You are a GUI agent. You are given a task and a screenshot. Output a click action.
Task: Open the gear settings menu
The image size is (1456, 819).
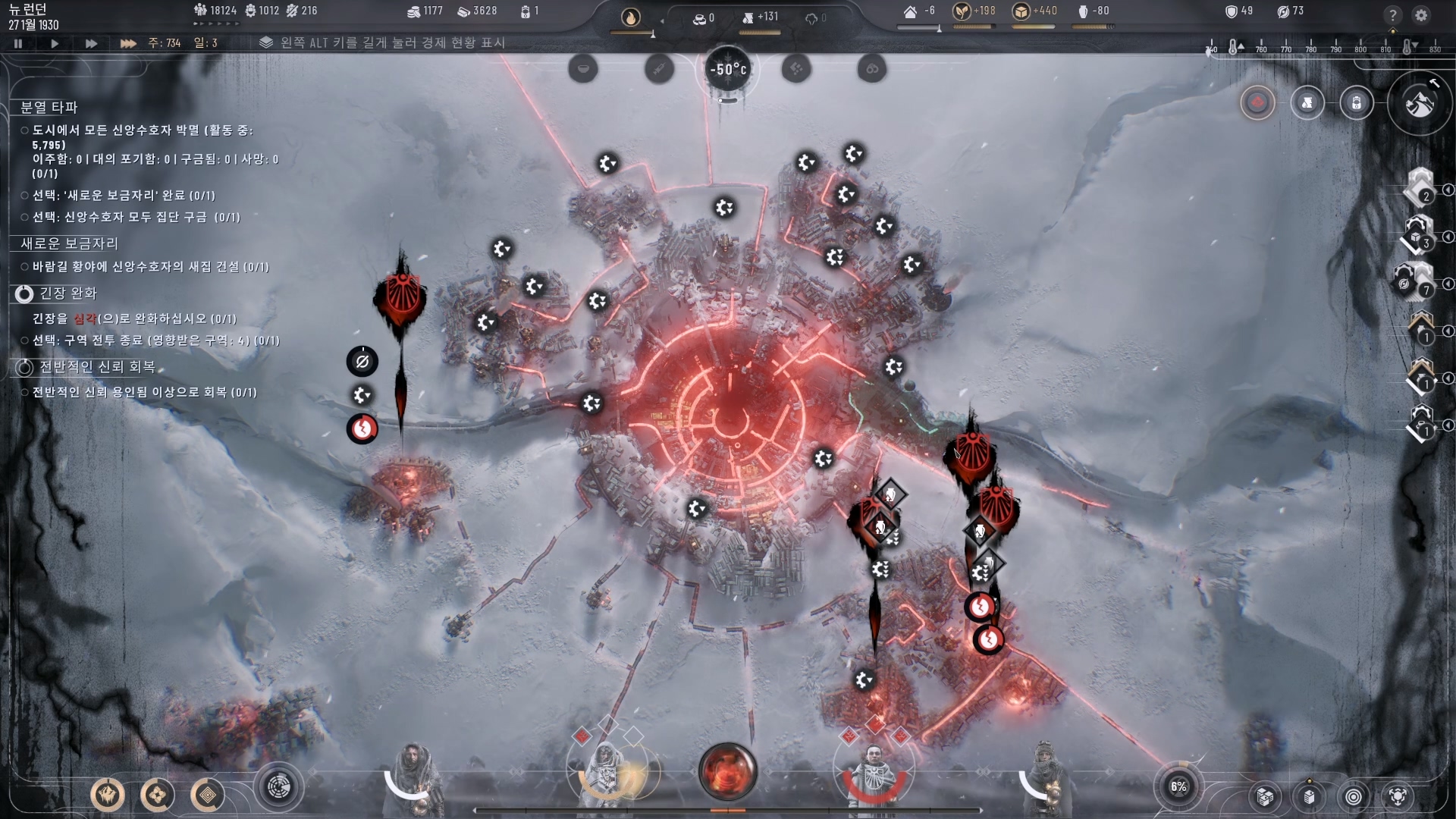[x=1421, y=15]
